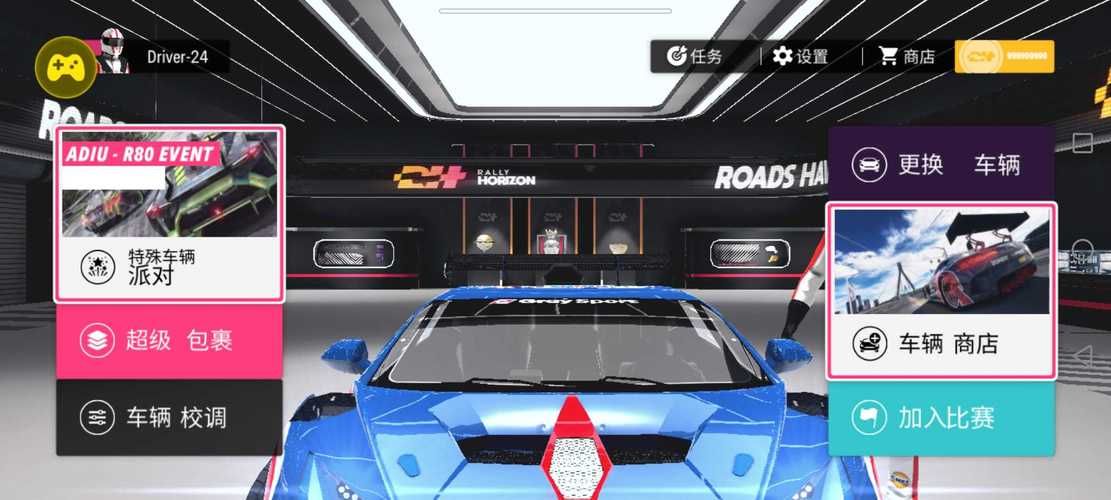Join a race with 加入比赛
This screenshot has height=500, width=1111.
click(940, 418)
